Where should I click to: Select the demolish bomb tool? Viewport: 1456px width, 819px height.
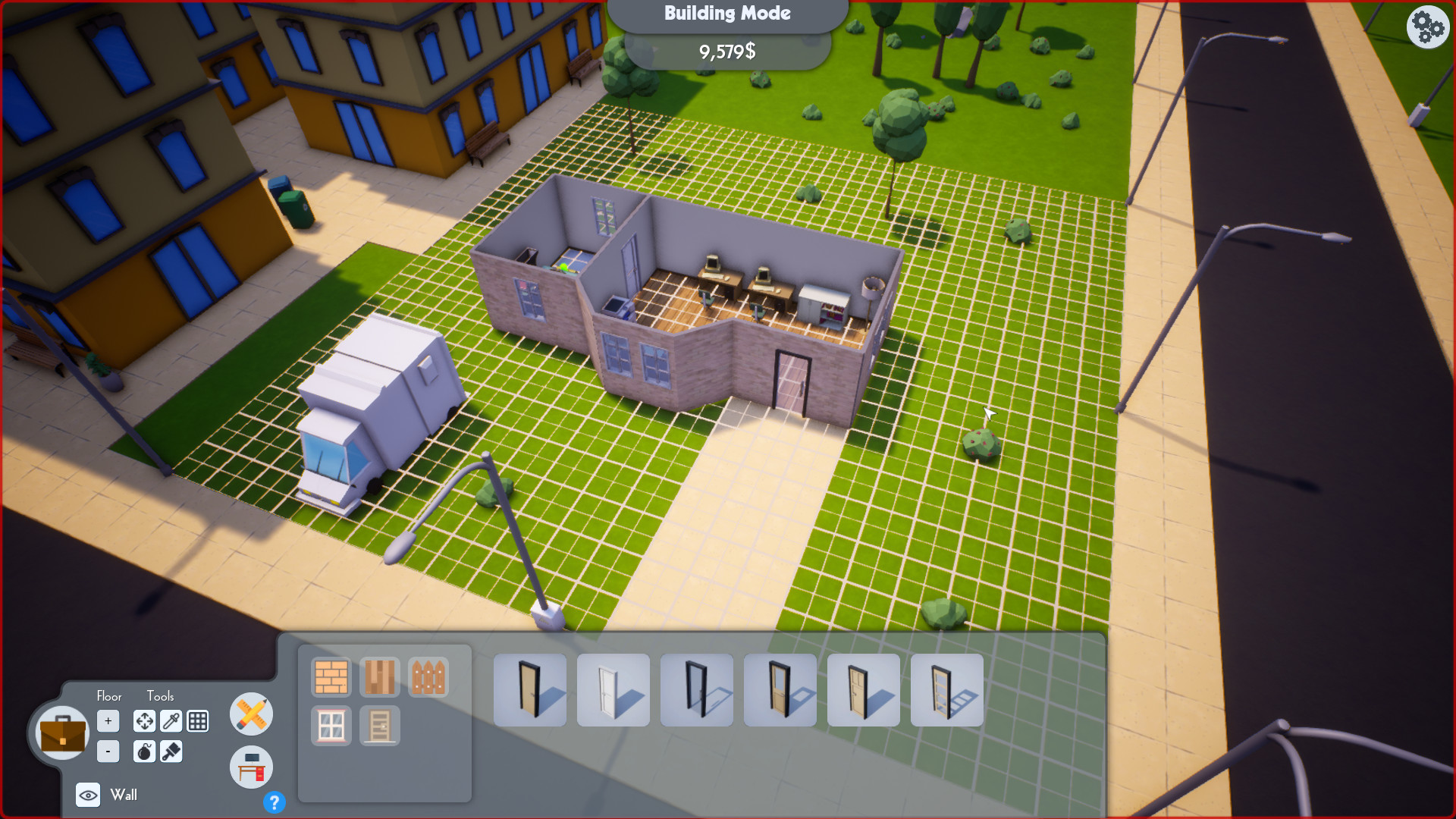point(144,752)
